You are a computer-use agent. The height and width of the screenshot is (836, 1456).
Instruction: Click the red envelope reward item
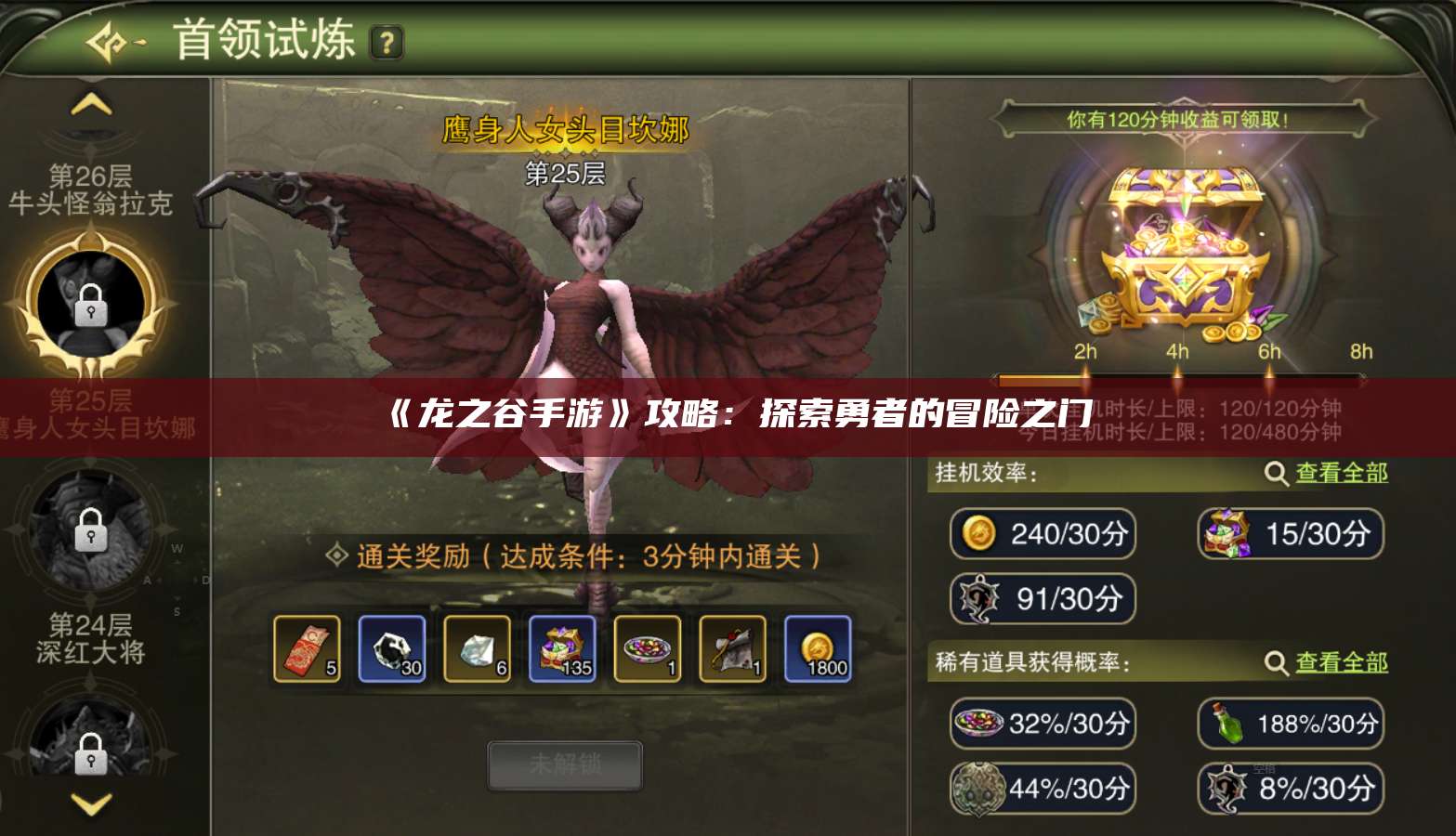[307, 647]
